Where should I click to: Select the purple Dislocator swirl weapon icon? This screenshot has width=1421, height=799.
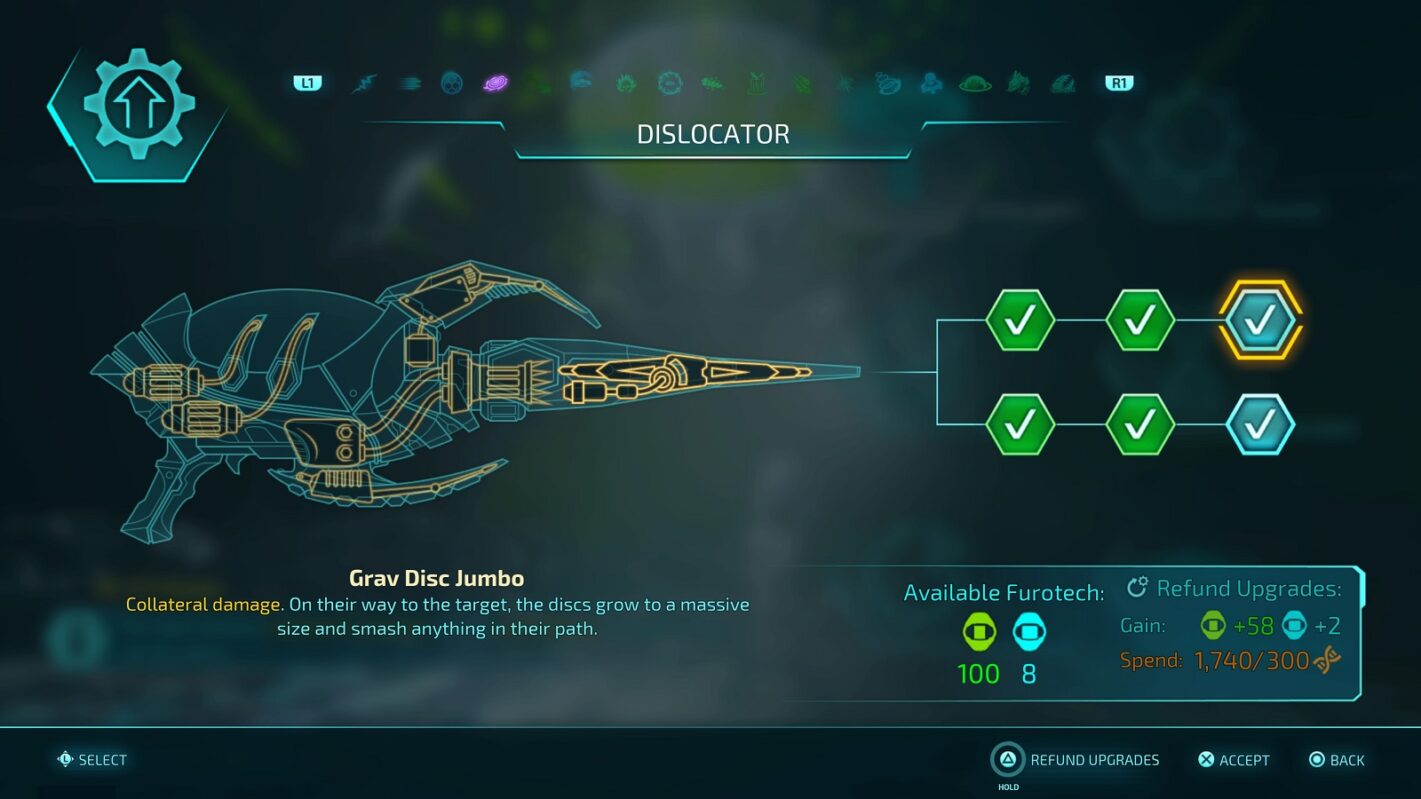coord(495,83)
